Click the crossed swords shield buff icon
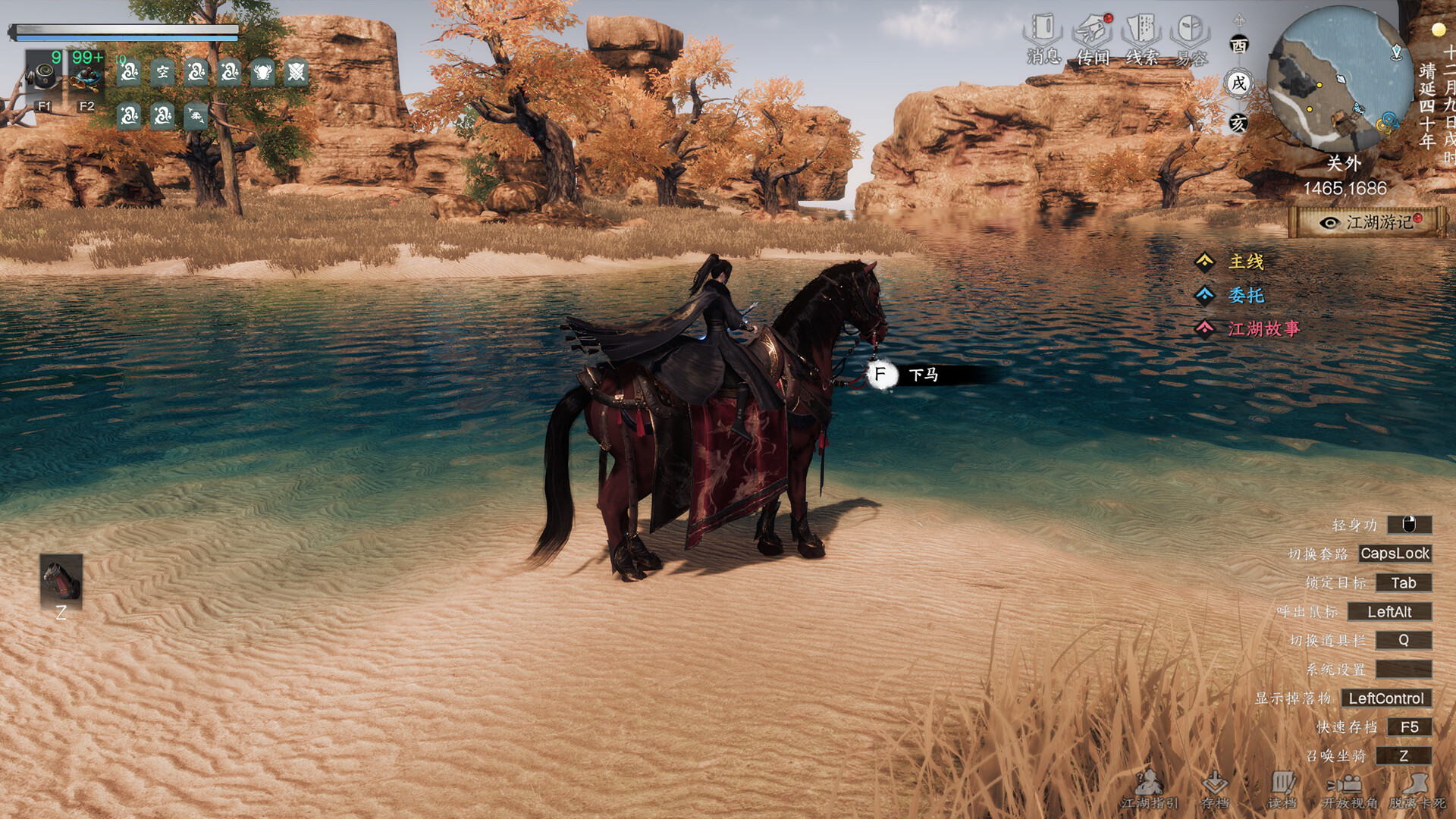Viewport: 1456px width, 819px height. (296, 73)
